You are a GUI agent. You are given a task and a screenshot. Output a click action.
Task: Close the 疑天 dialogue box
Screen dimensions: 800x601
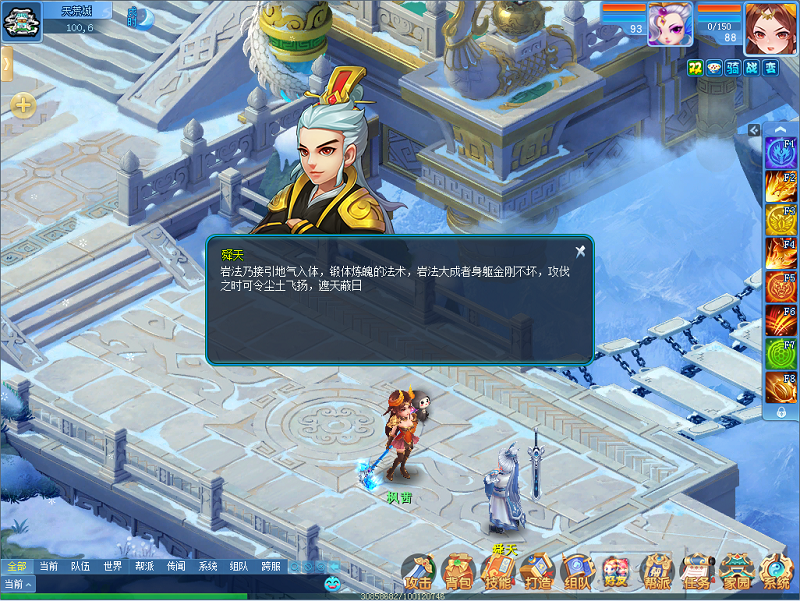(x=580, y=250)
